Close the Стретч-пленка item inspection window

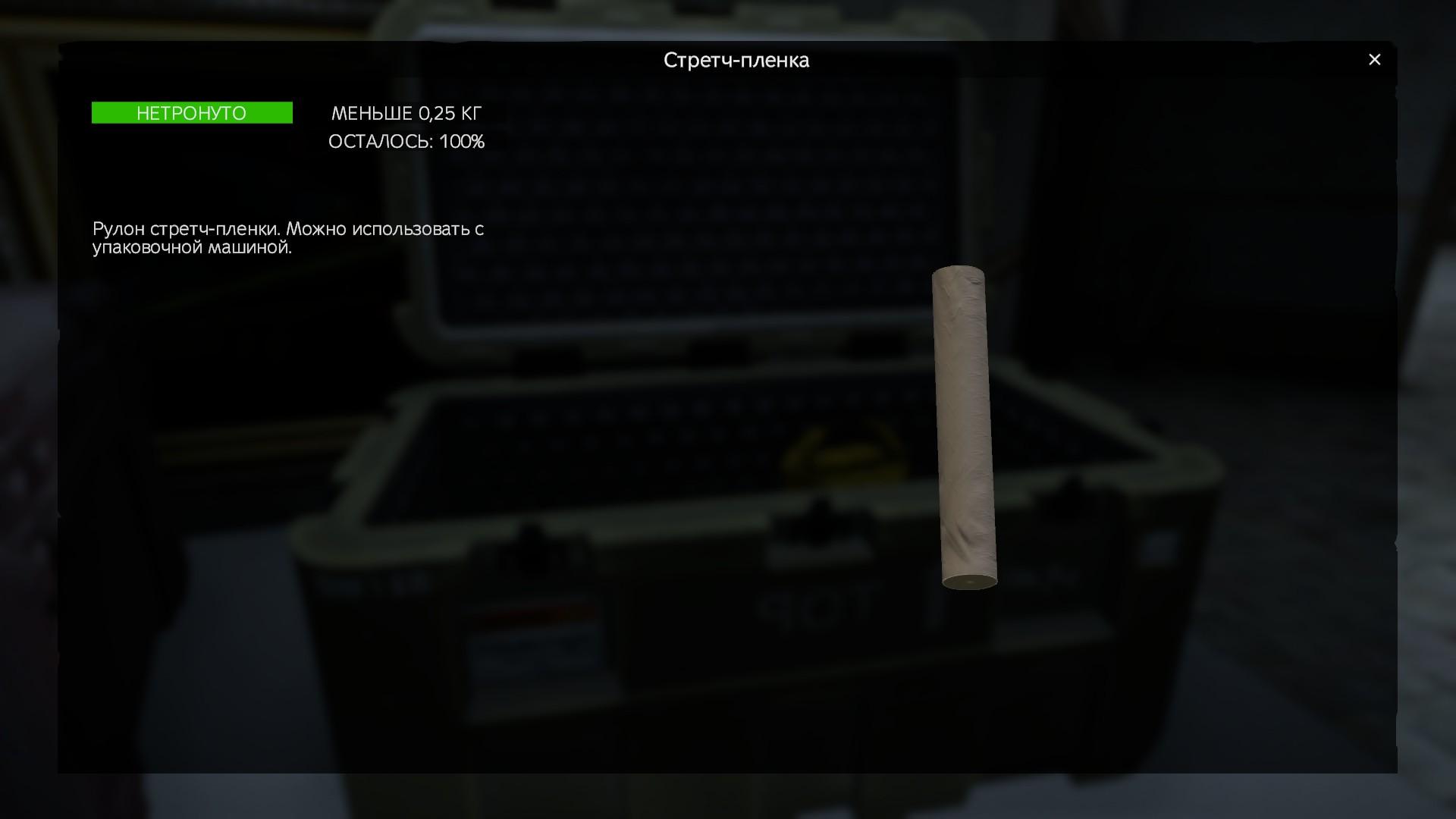[1374, 60]
